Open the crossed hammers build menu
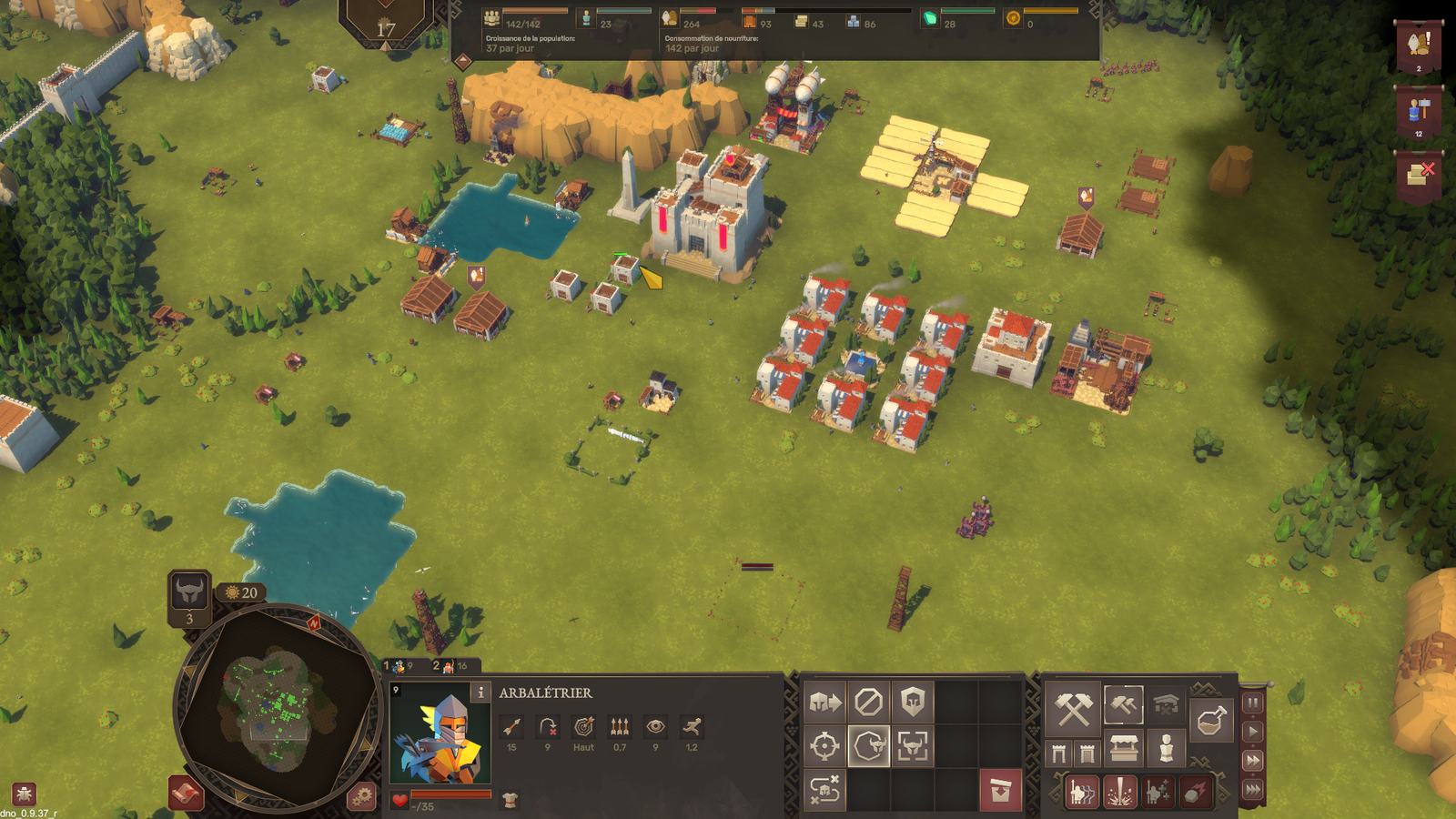 click(x=1073, y=709)
